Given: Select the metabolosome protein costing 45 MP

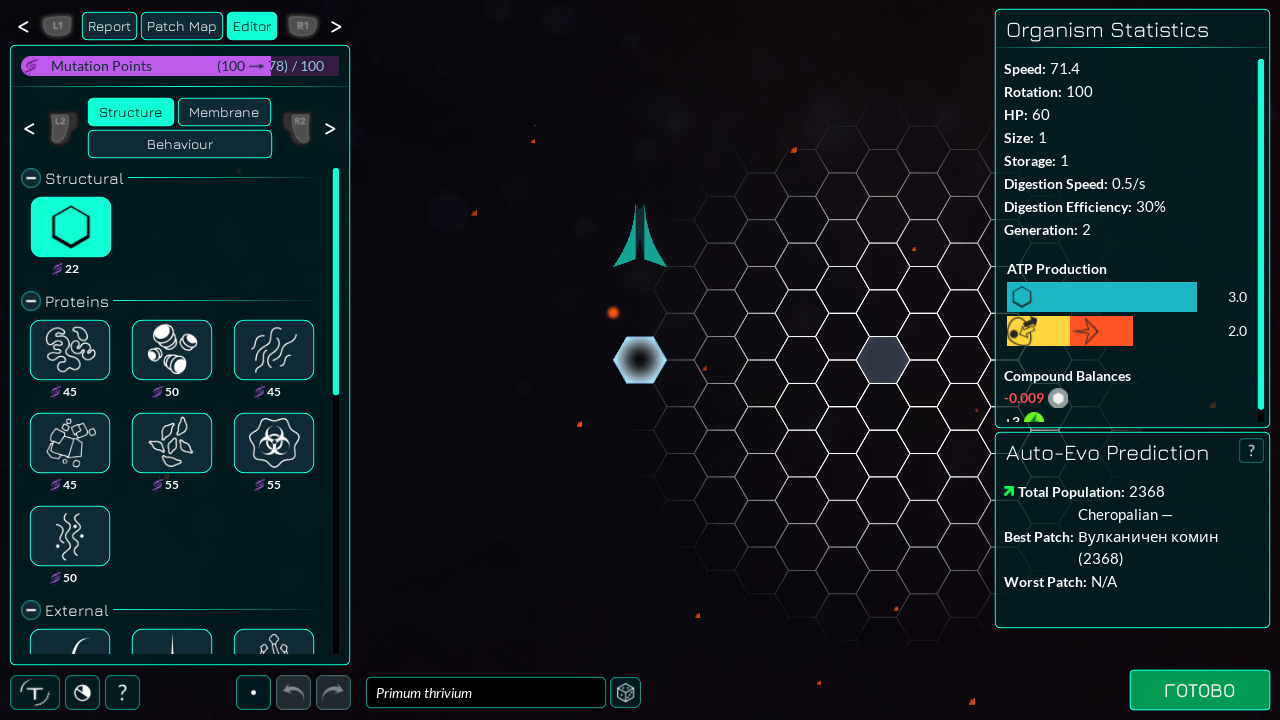Looking at the screenshot, I should pos(70,350).
